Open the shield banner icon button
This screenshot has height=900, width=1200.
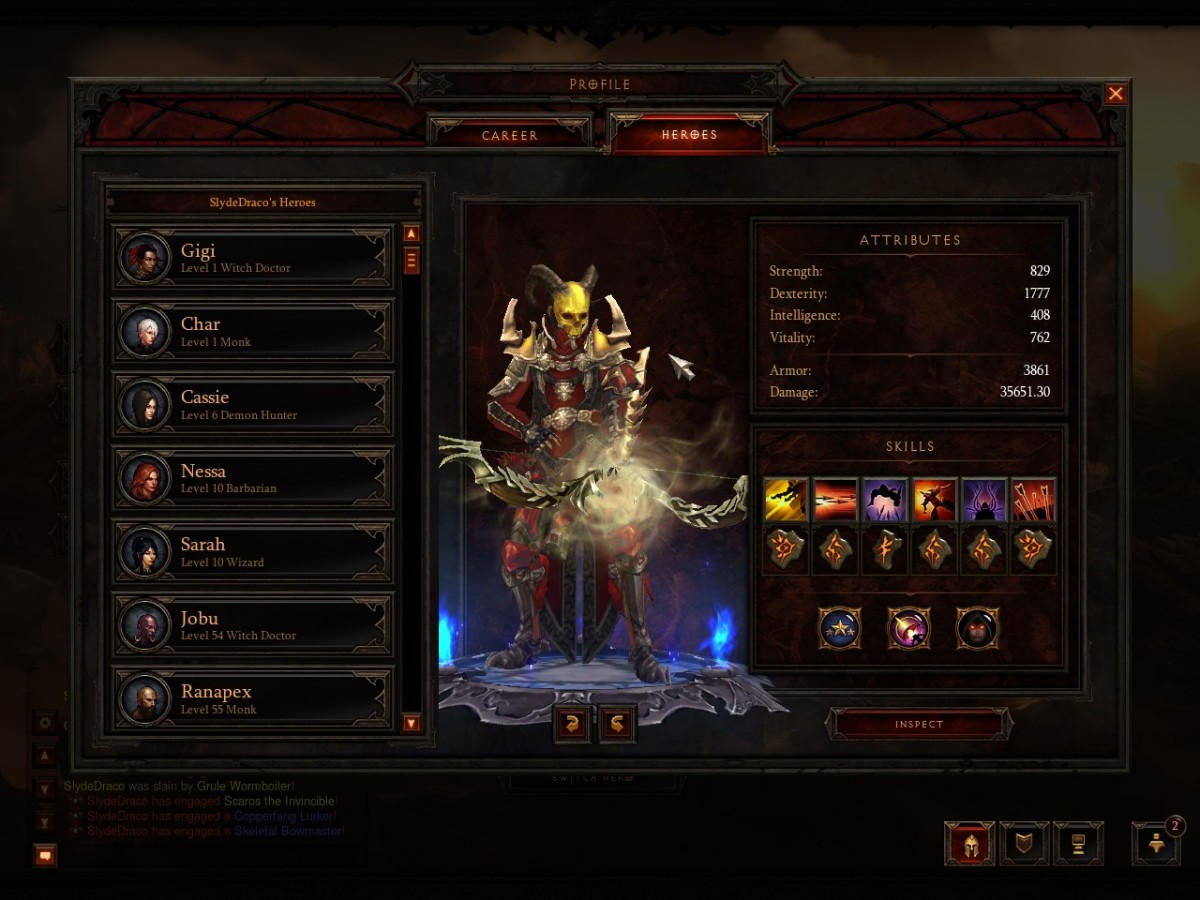point(1024,844)
